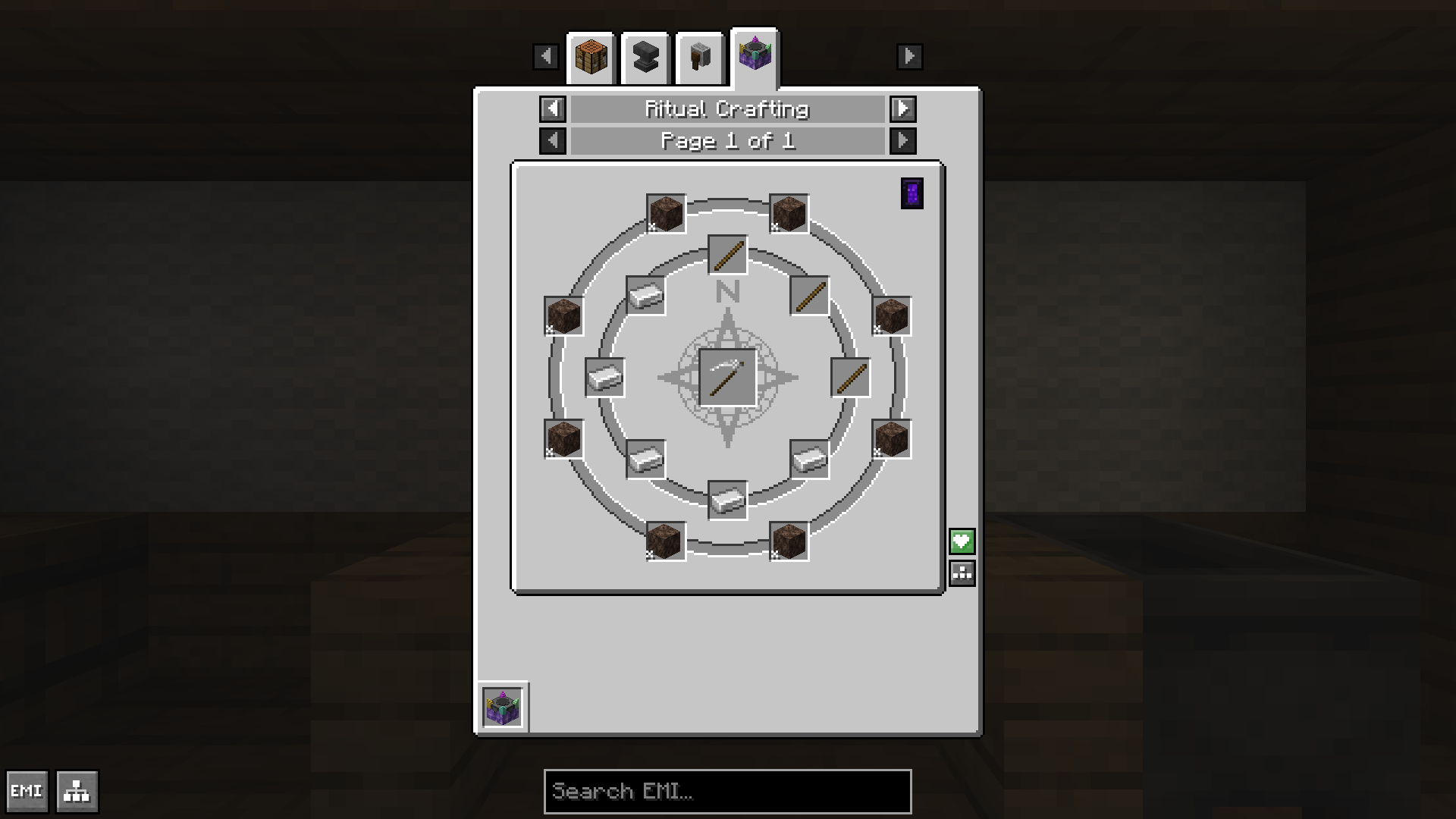The height and width of the screenshot is (819, 1456).
Task: Open the recipe tree button below heart
Action: coord(962,573)
